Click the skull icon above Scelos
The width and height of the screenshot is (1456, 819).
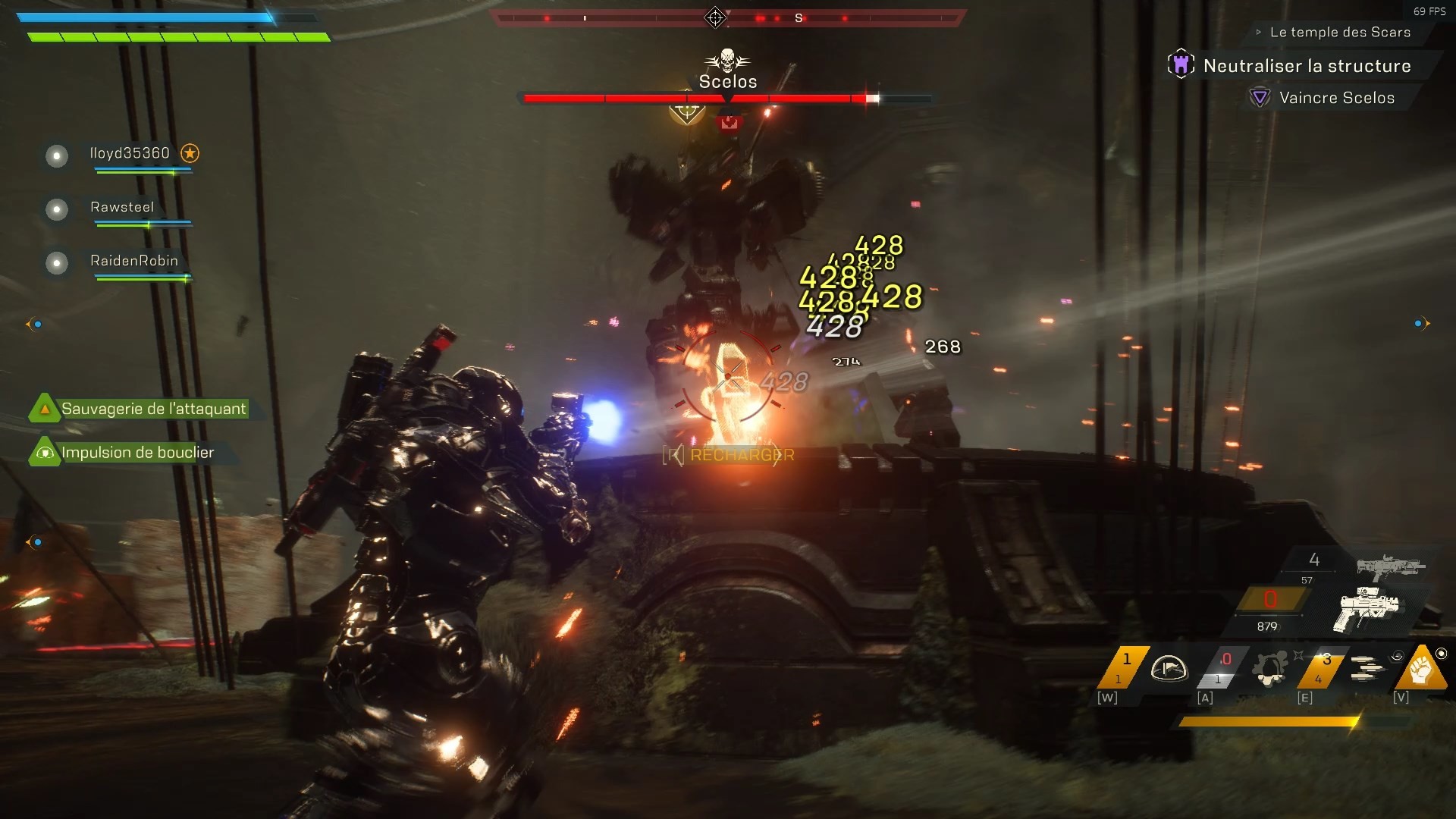click(727, 58)
